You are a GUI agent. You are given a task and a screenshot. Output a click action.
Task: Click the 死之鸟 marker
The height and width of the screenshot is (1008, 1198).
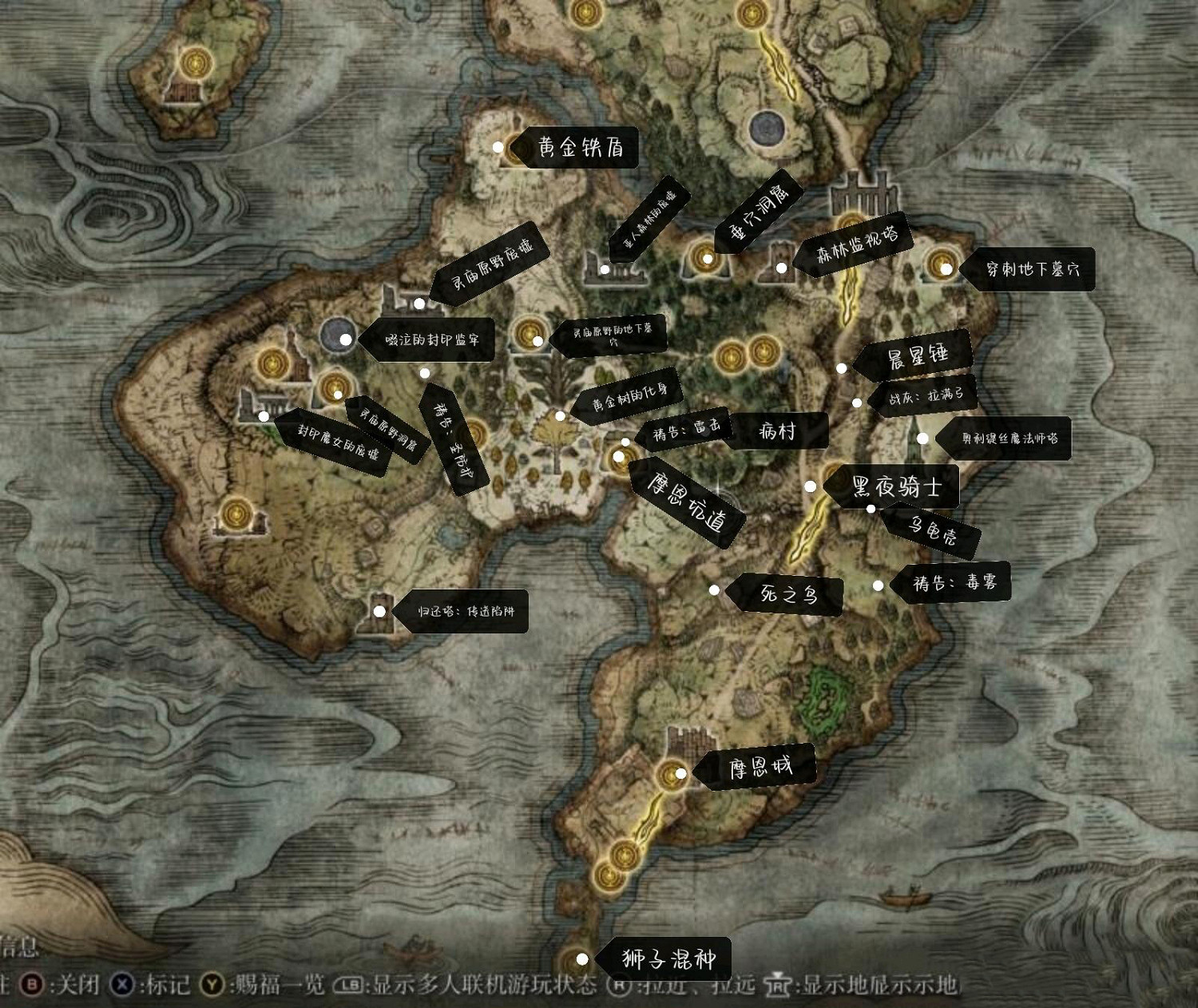[713, 591]
